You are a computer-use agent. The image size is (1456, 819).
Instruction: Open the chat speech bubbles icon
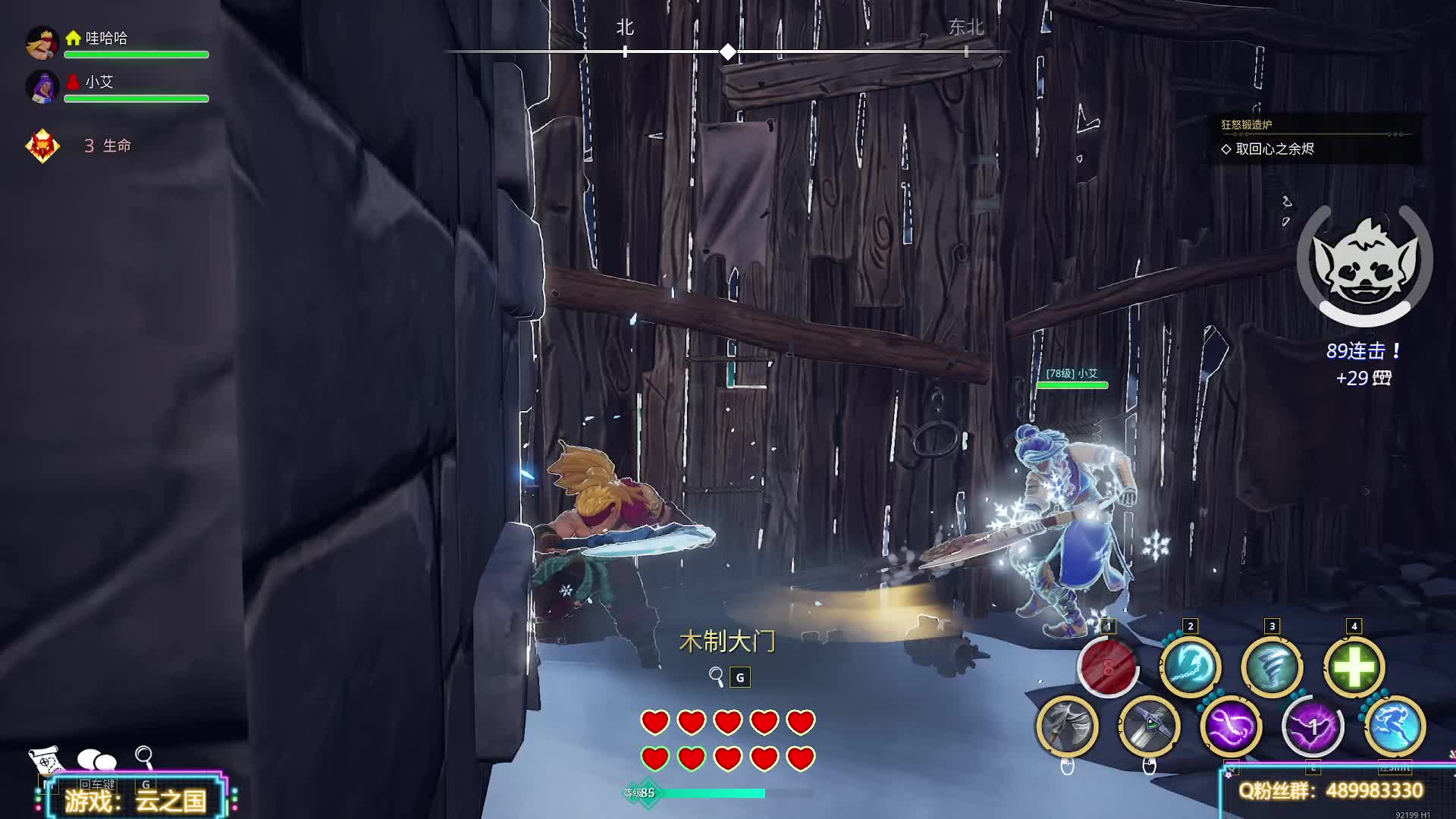click(97, 759)
